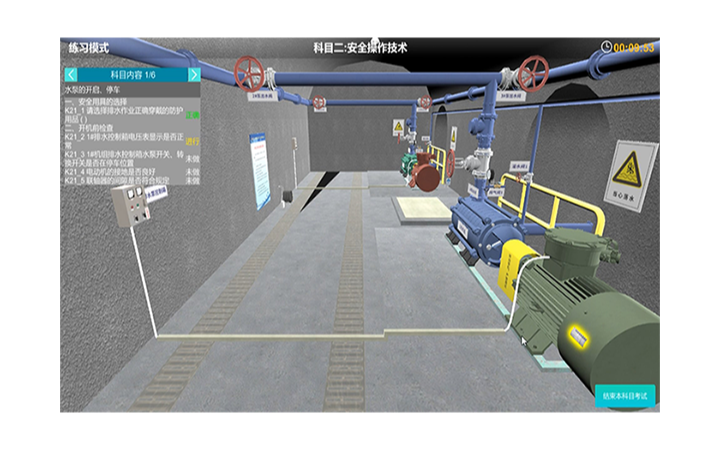Go to the previous subject content page

click(x=71, y=74)
